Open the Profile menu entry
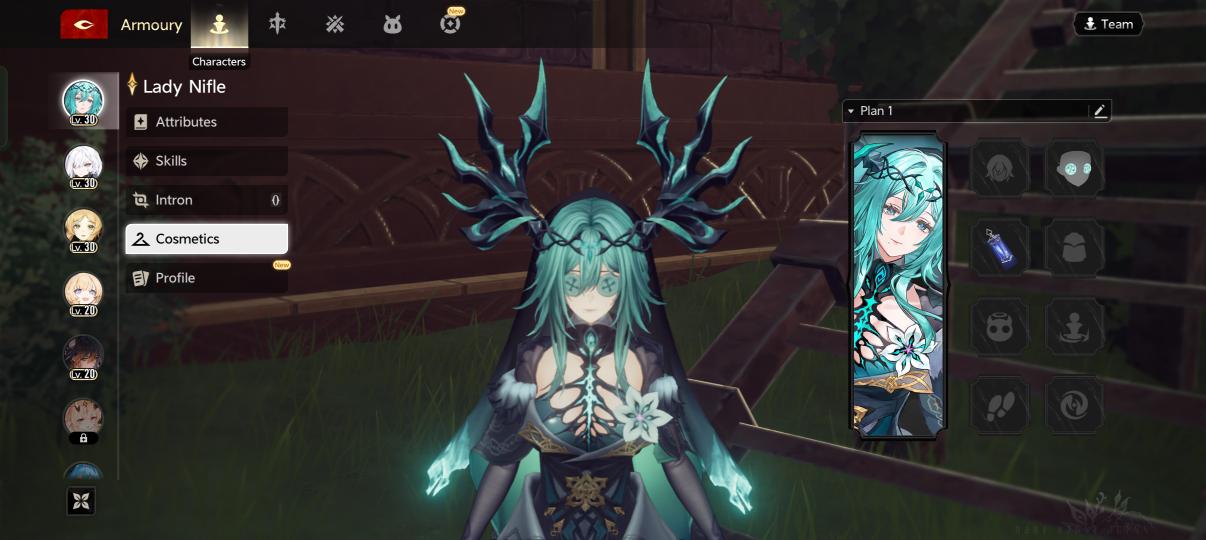Image resolution: width=1206 pixels, height=540 pixels. click(206, 278)
